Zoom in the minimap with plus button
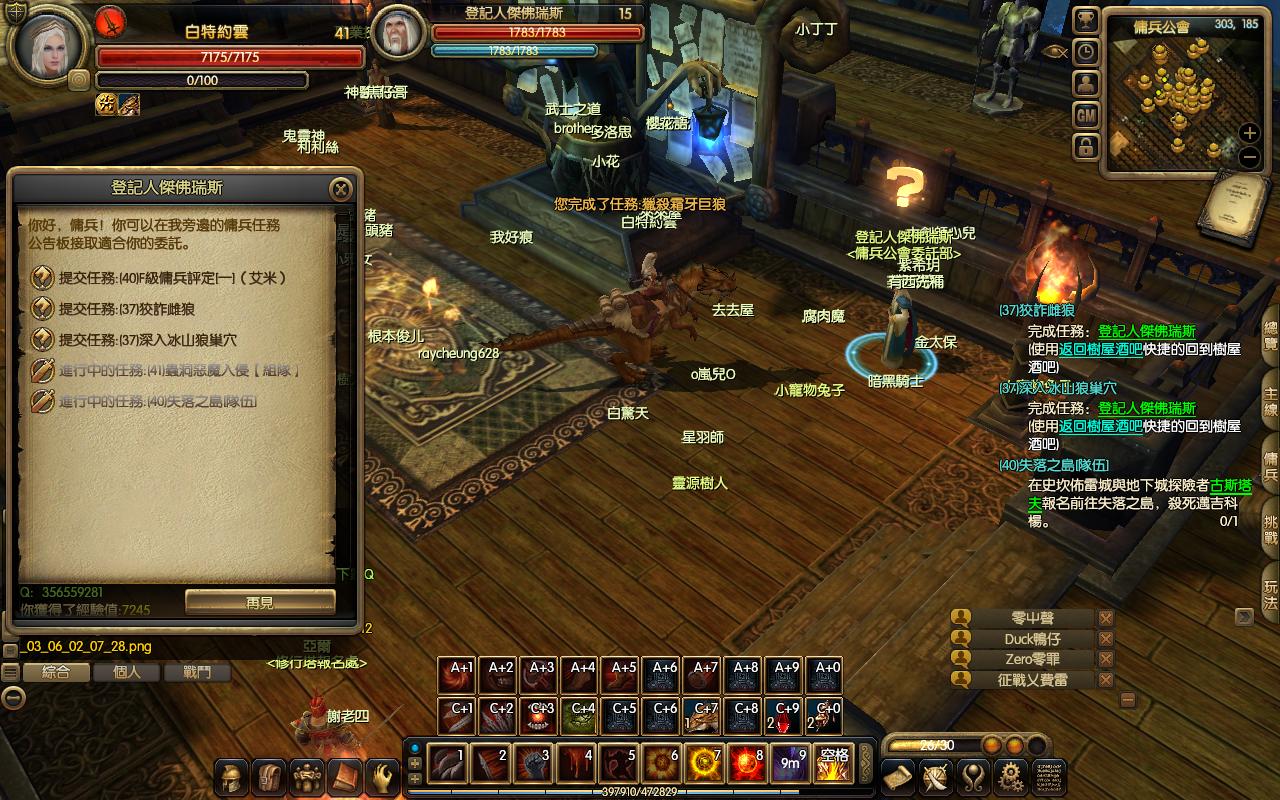Screen dimensions: 1280x800 (1249, 133)
